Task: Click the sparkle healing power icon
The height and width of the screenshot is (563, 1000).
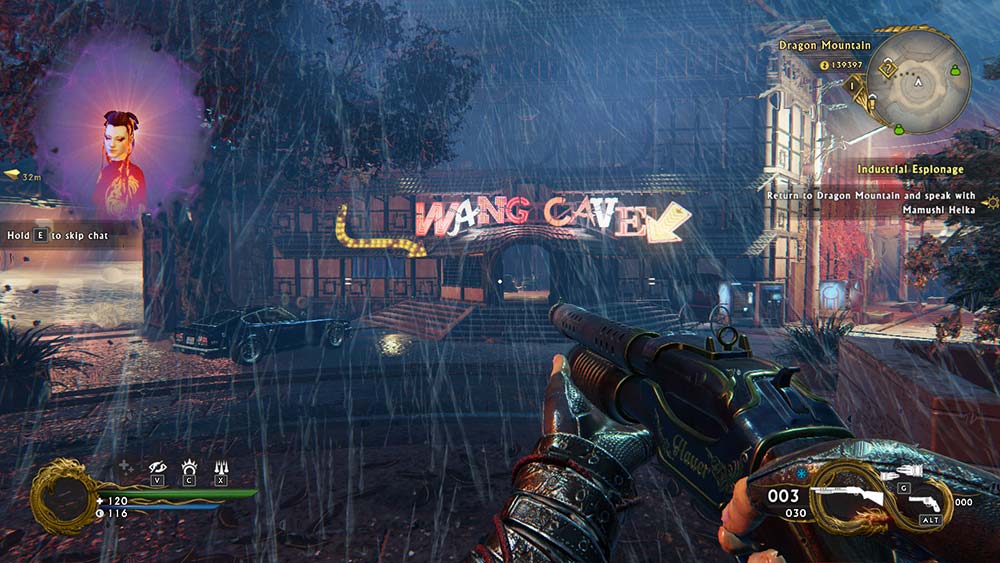Action: (x=125, y=466)
